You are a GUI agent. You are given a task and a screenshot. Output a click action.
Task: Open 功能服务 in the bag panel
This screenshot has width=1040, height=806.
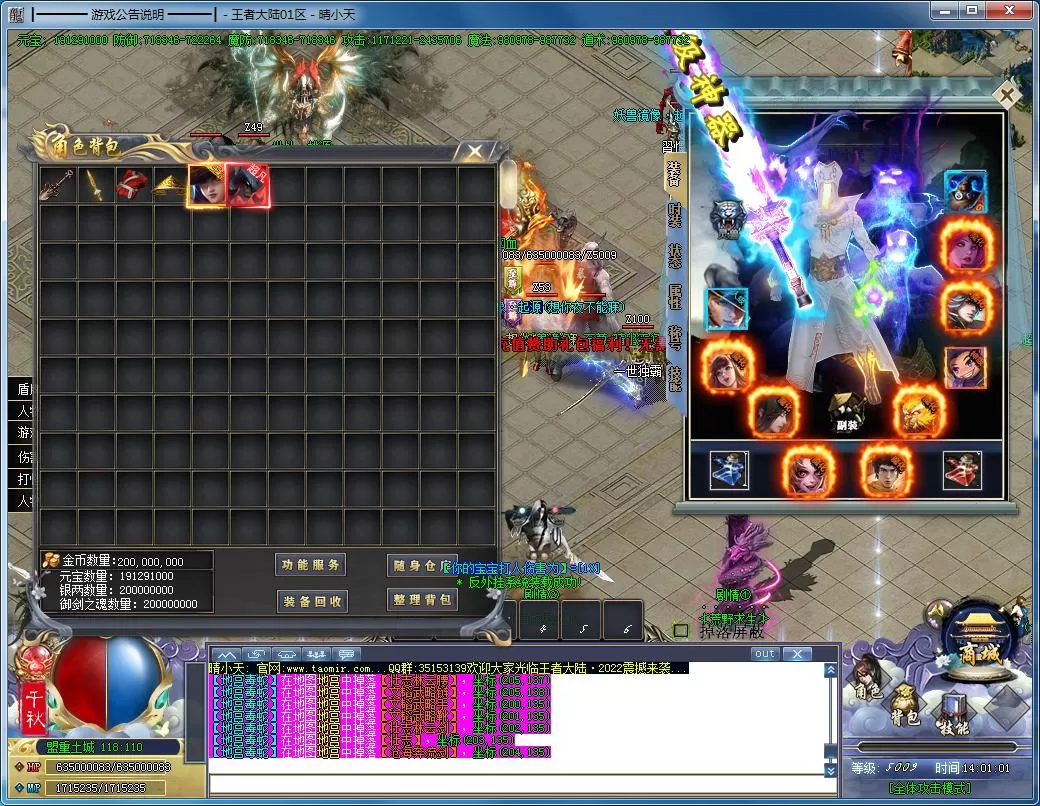click(x=311, y=565)
